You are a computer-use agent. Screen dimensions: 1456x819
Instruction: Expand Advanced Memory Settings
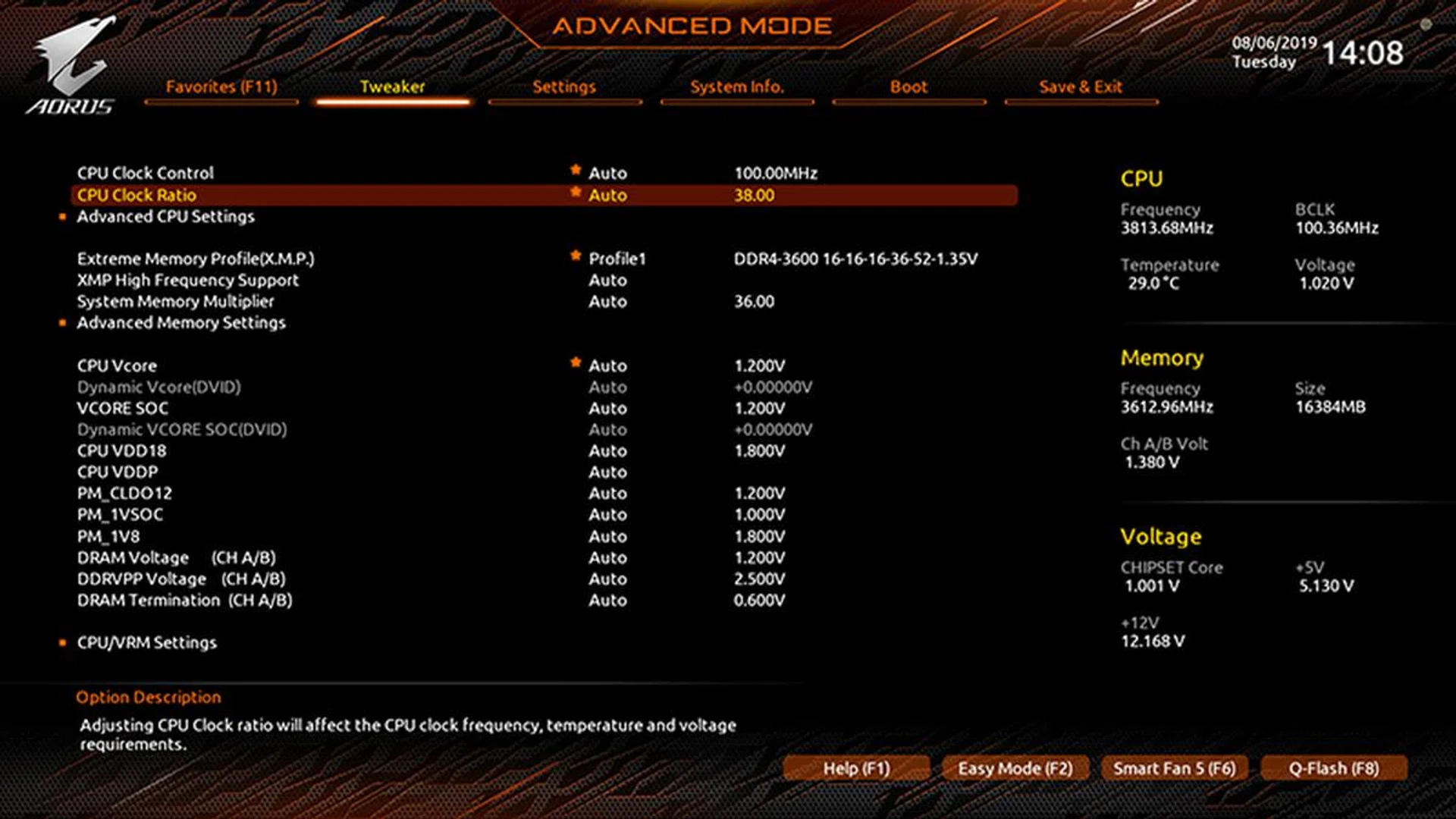coord(180,323)
